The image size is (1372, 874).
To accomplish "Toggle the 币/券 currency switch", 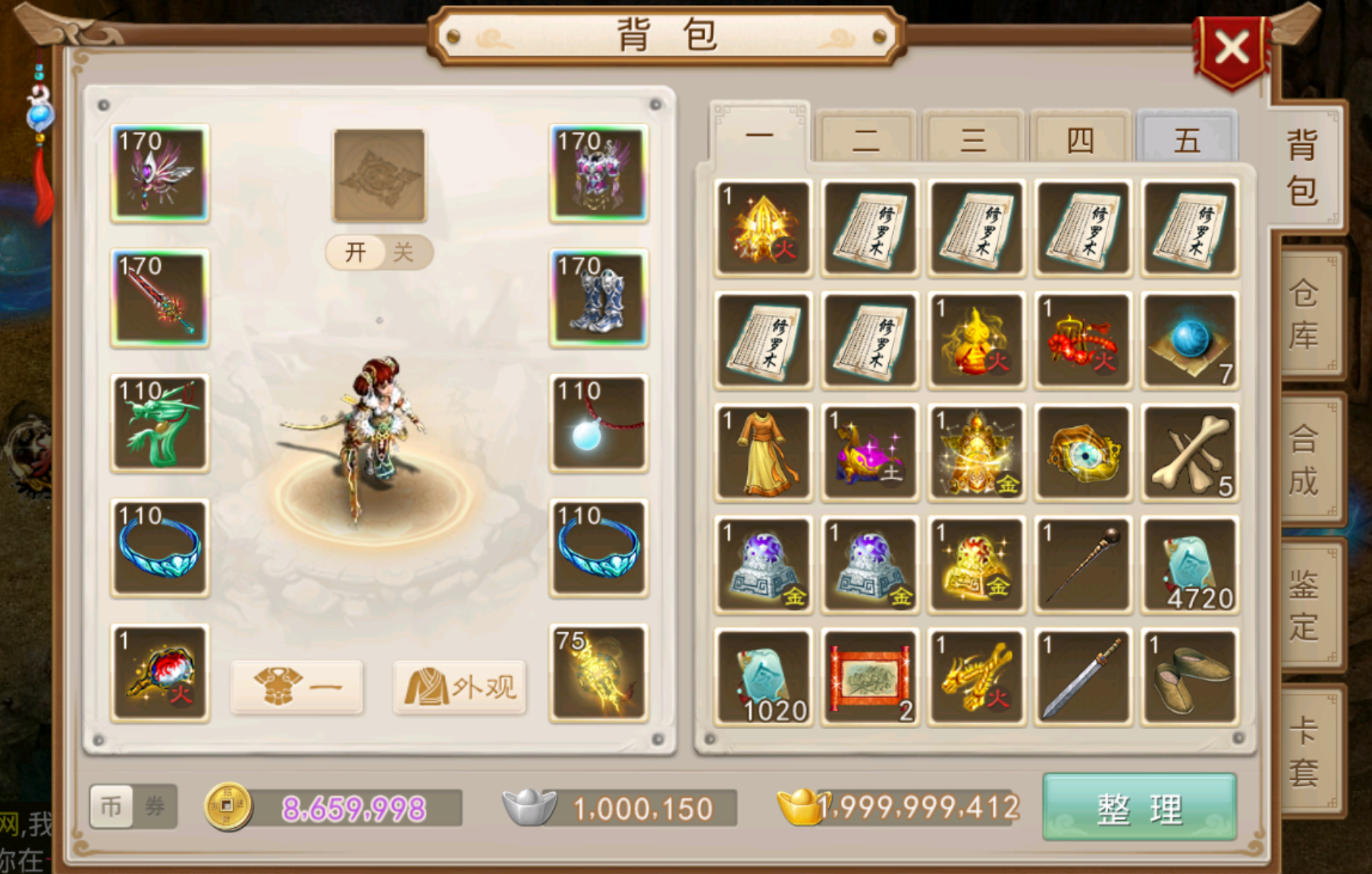I will pyautogui.click(x=133, y=806).
